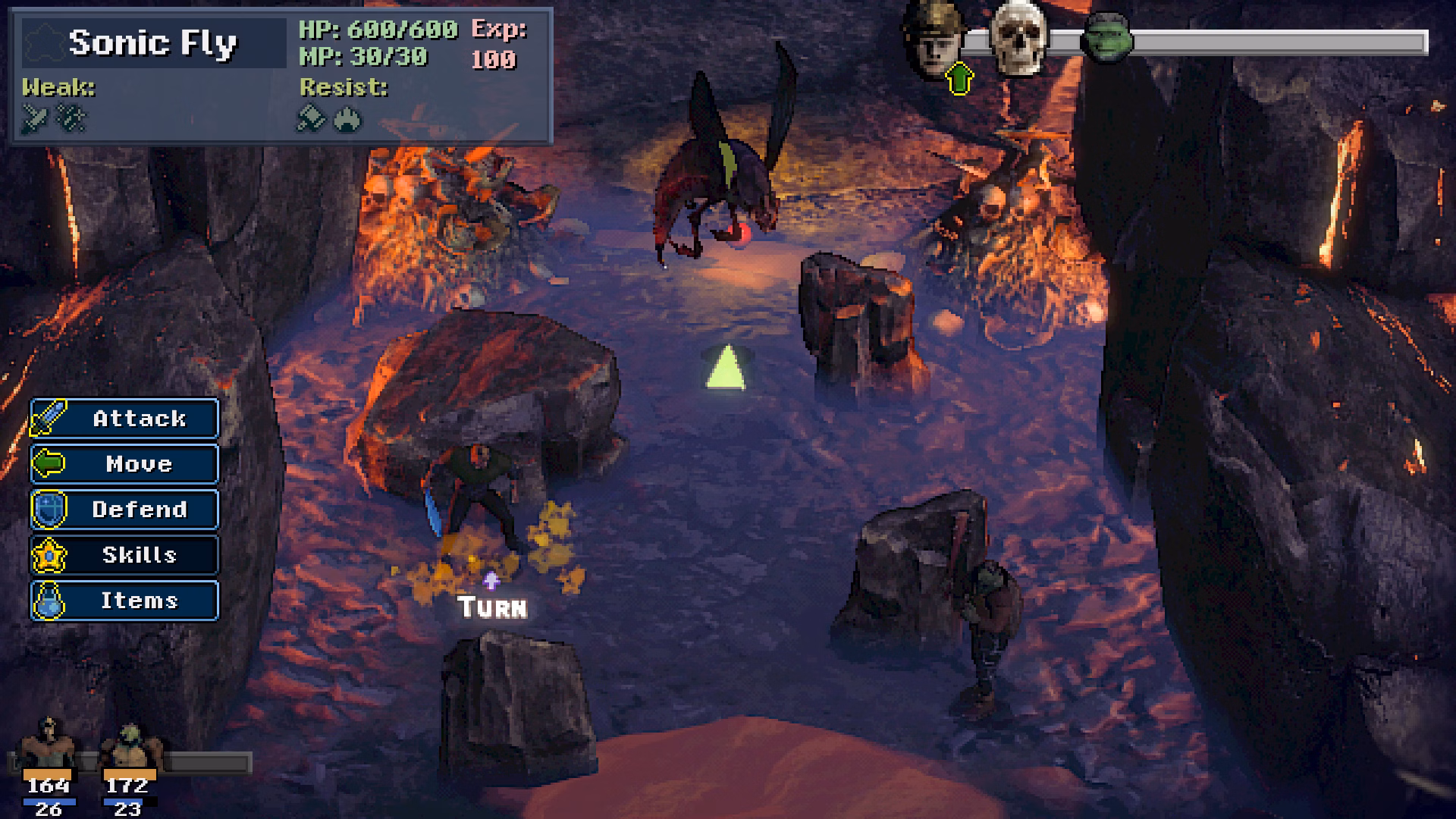Choose the Attack command
The image size is (1456, 819).
125,419
